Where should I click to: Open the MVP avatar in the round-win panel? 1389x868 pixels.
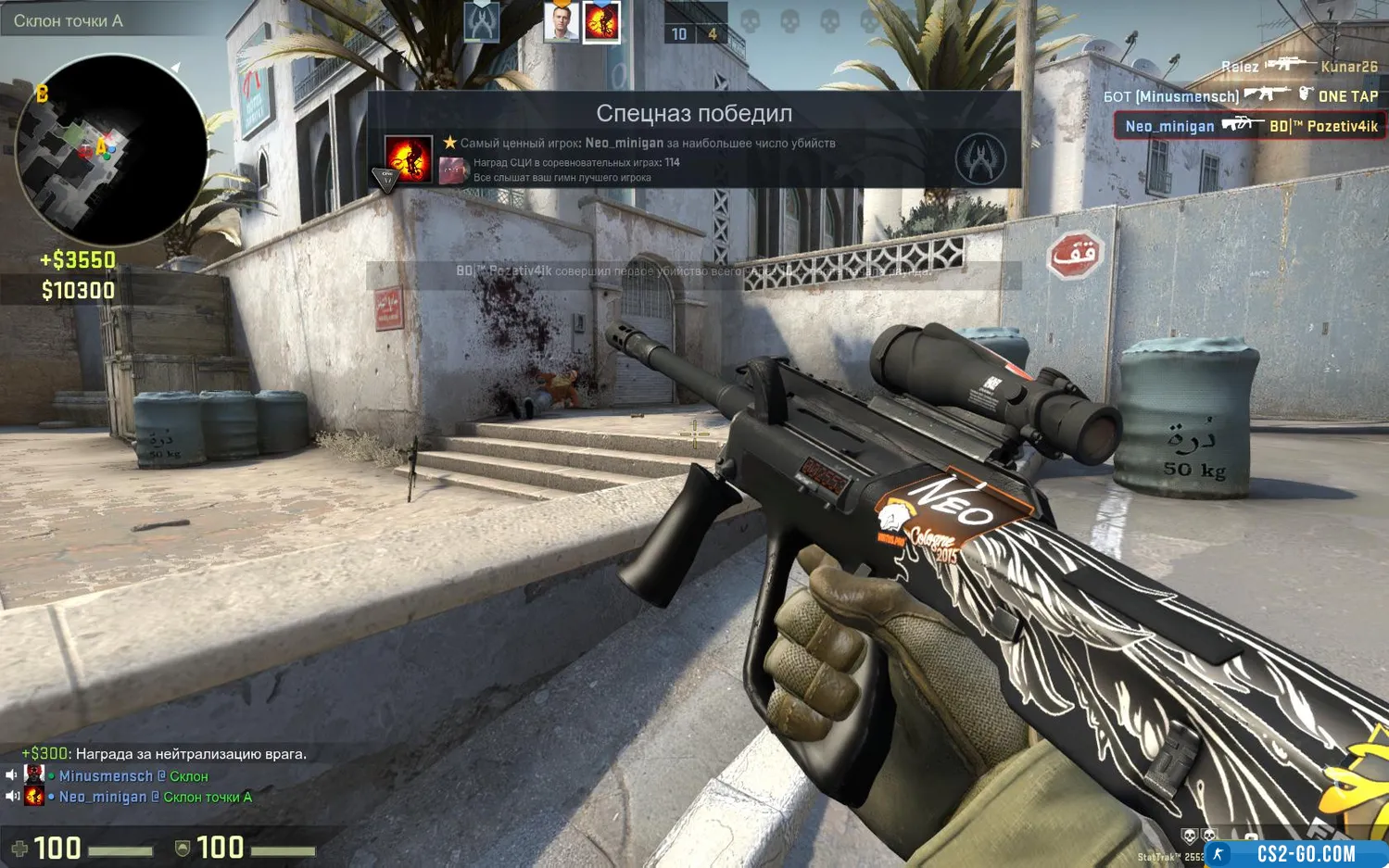click(408, 159)
